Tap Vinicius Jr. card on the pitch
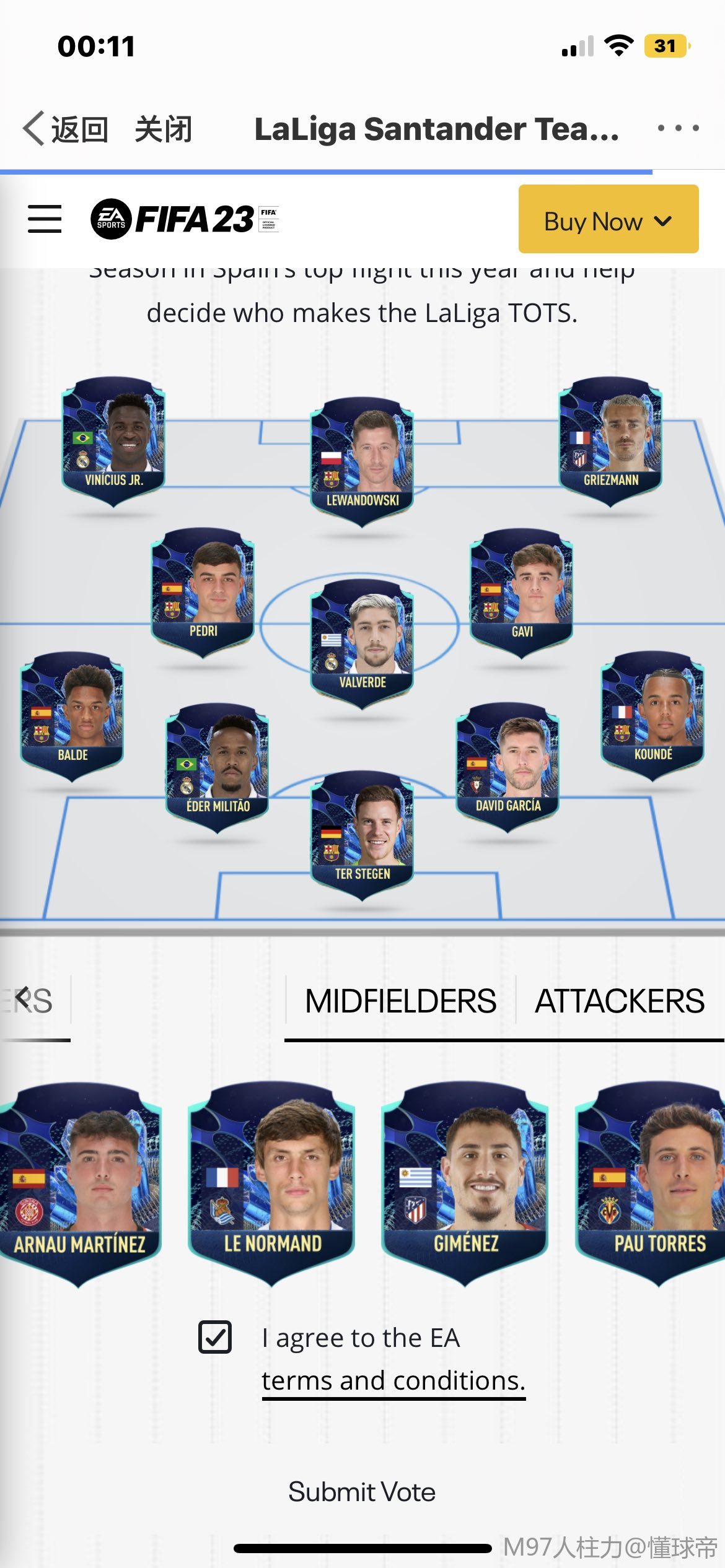725x1568 pixels. pos(113,440)
